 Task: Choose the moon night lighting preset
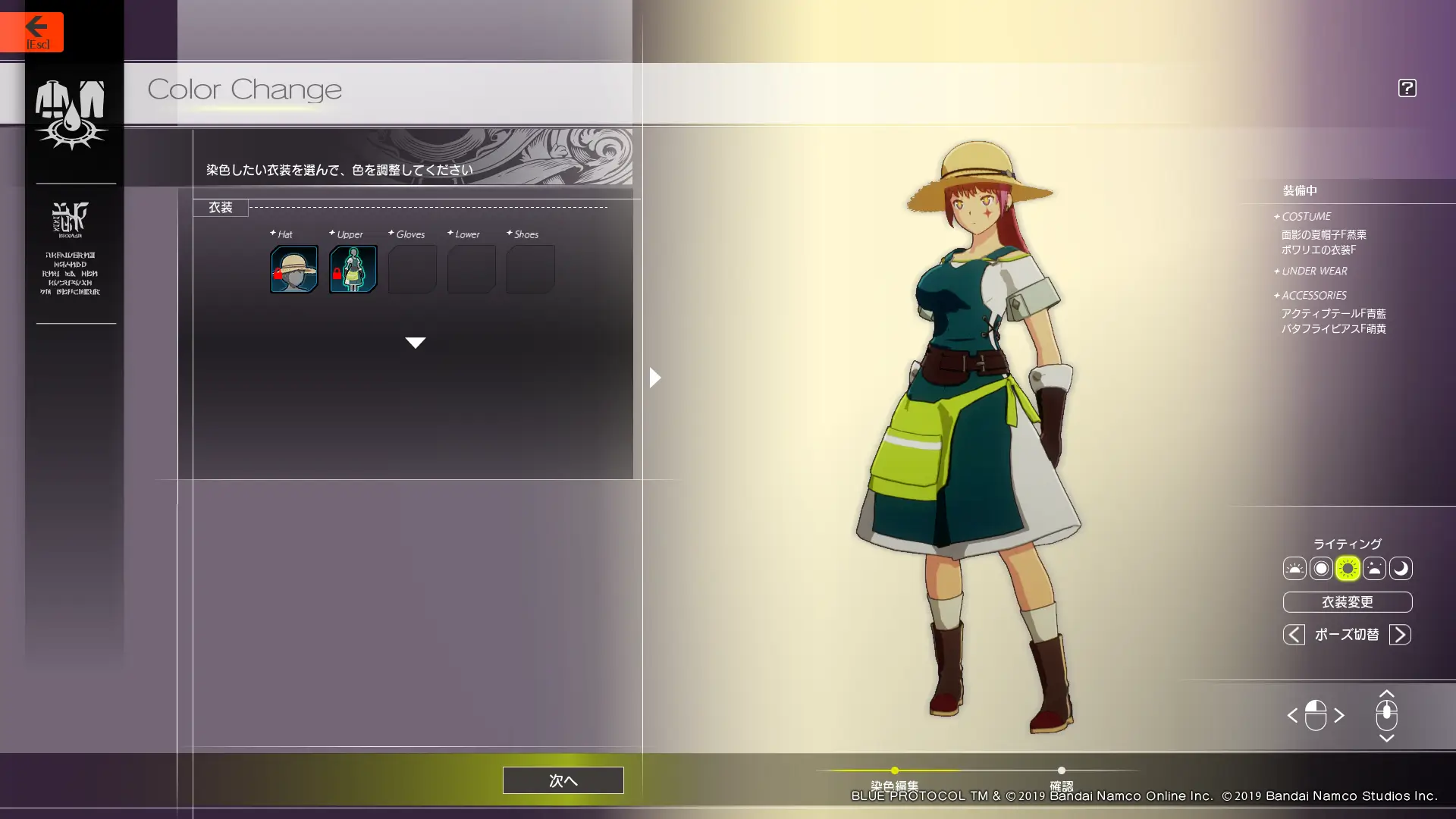(1401, 569)
